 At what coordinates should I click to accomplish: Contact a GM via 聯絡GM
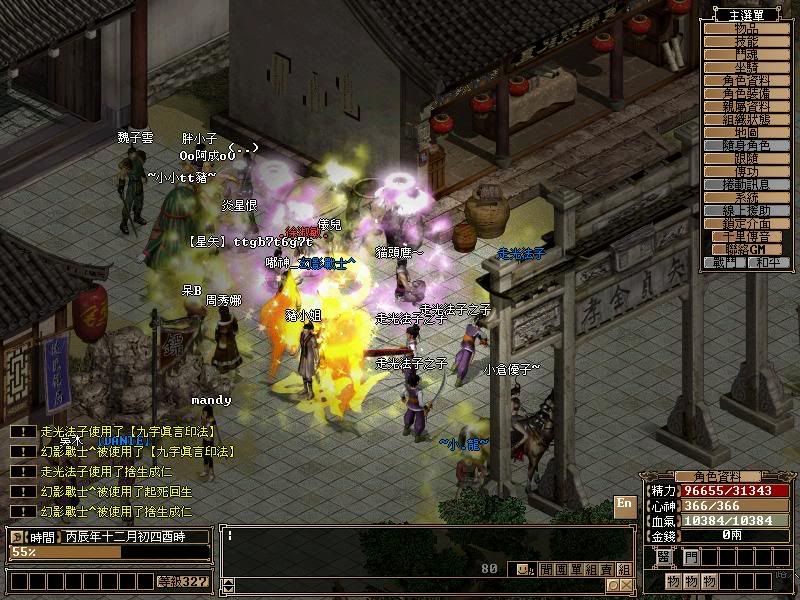coord(746,250)
